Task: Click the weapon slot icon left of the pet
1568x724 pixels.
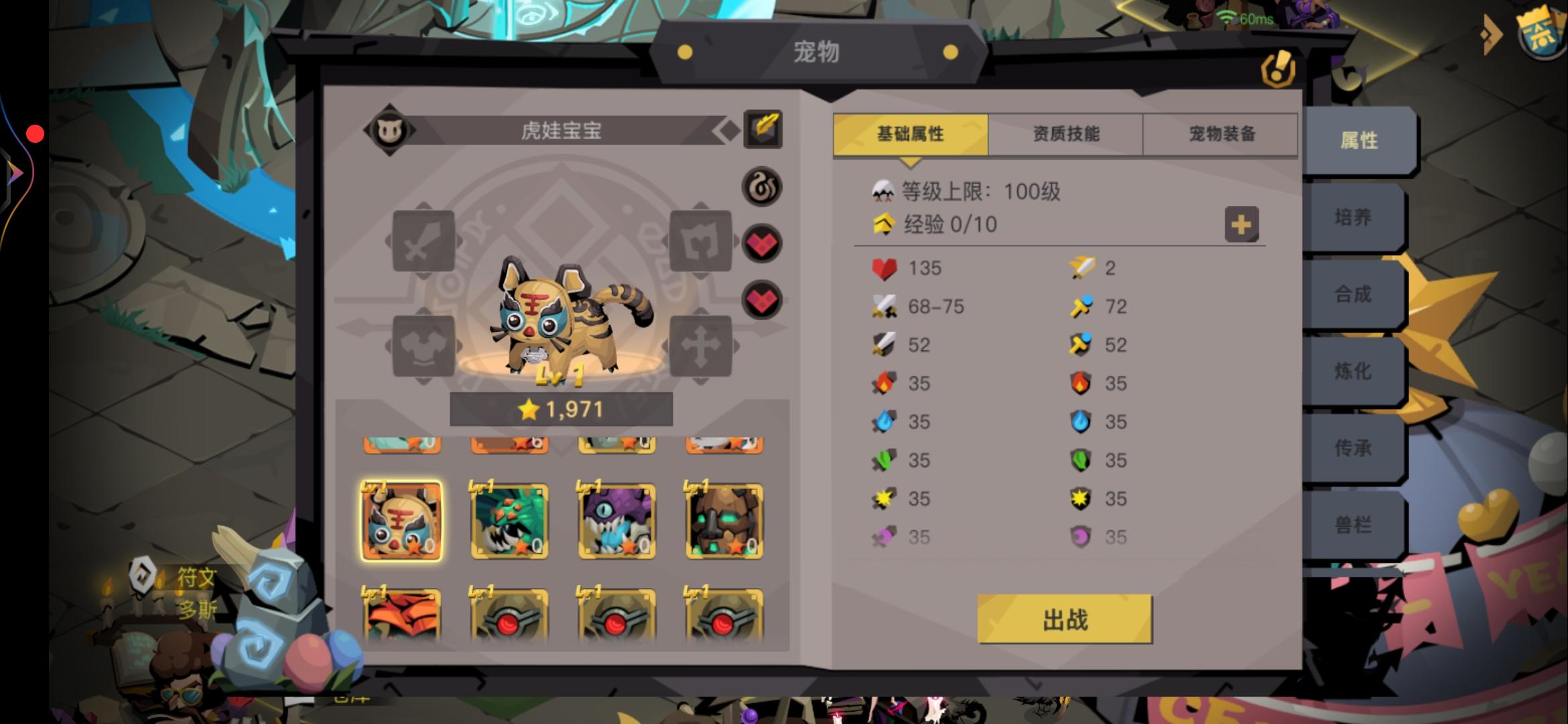Action: (422, 241)
